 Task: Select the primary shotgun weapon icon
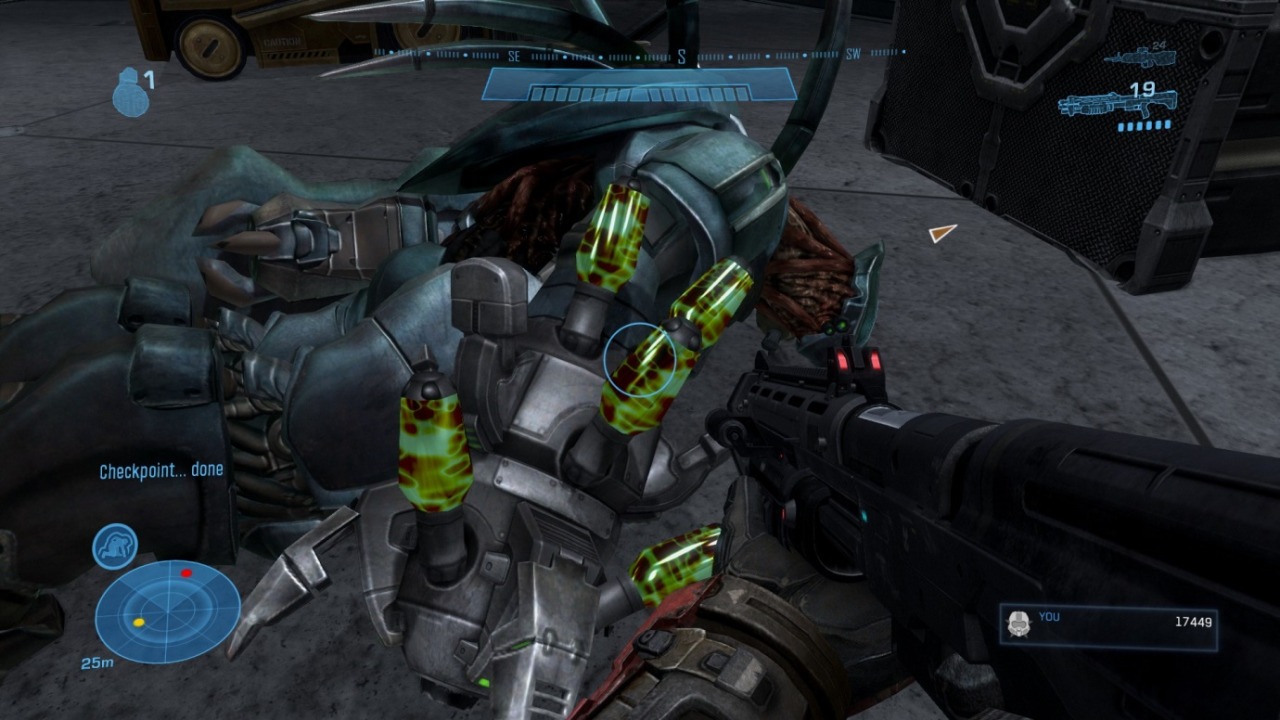pos(1116,103)
